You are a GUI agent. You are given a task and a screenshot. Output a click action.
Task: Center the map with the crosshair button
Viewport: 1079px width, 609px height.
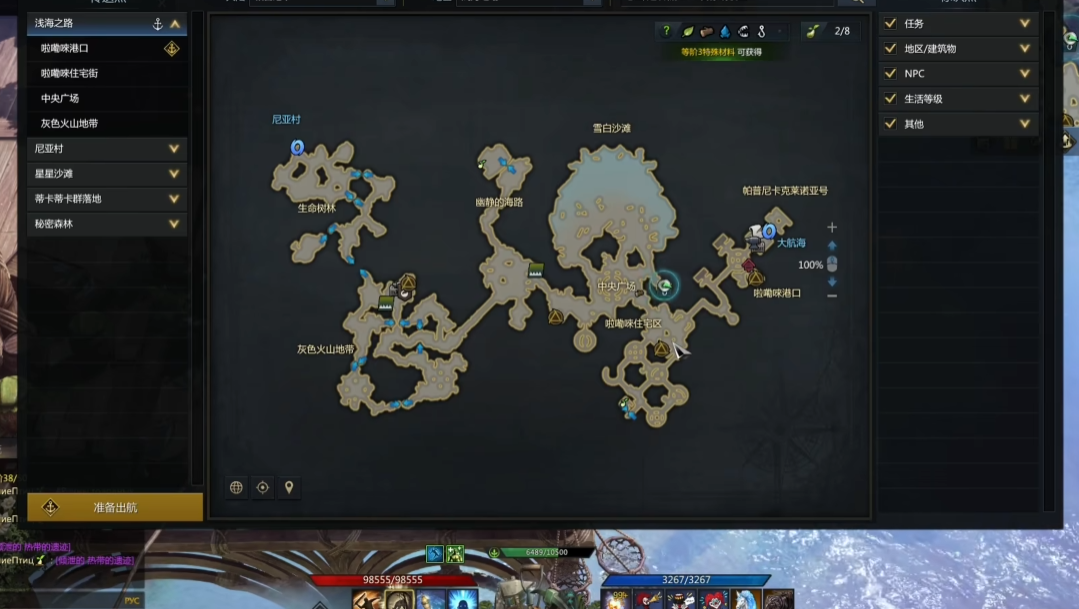point(263,488)
